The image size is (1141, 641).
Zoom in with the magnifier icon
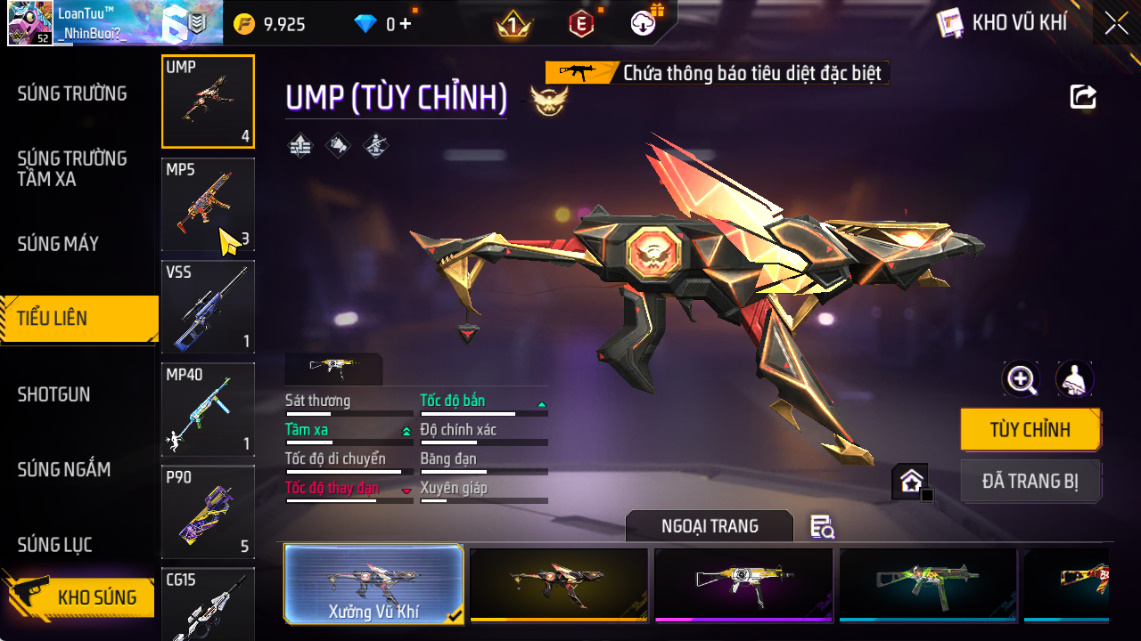(x=1021, y=379)
